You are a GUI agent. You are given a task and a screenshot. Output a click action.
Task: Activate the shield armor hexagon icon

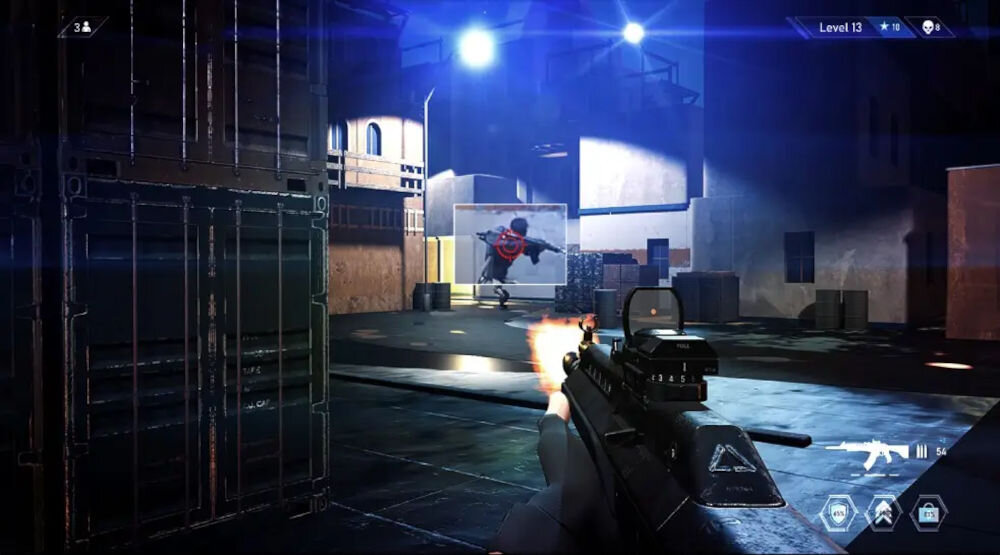click(x=838, y=514)
